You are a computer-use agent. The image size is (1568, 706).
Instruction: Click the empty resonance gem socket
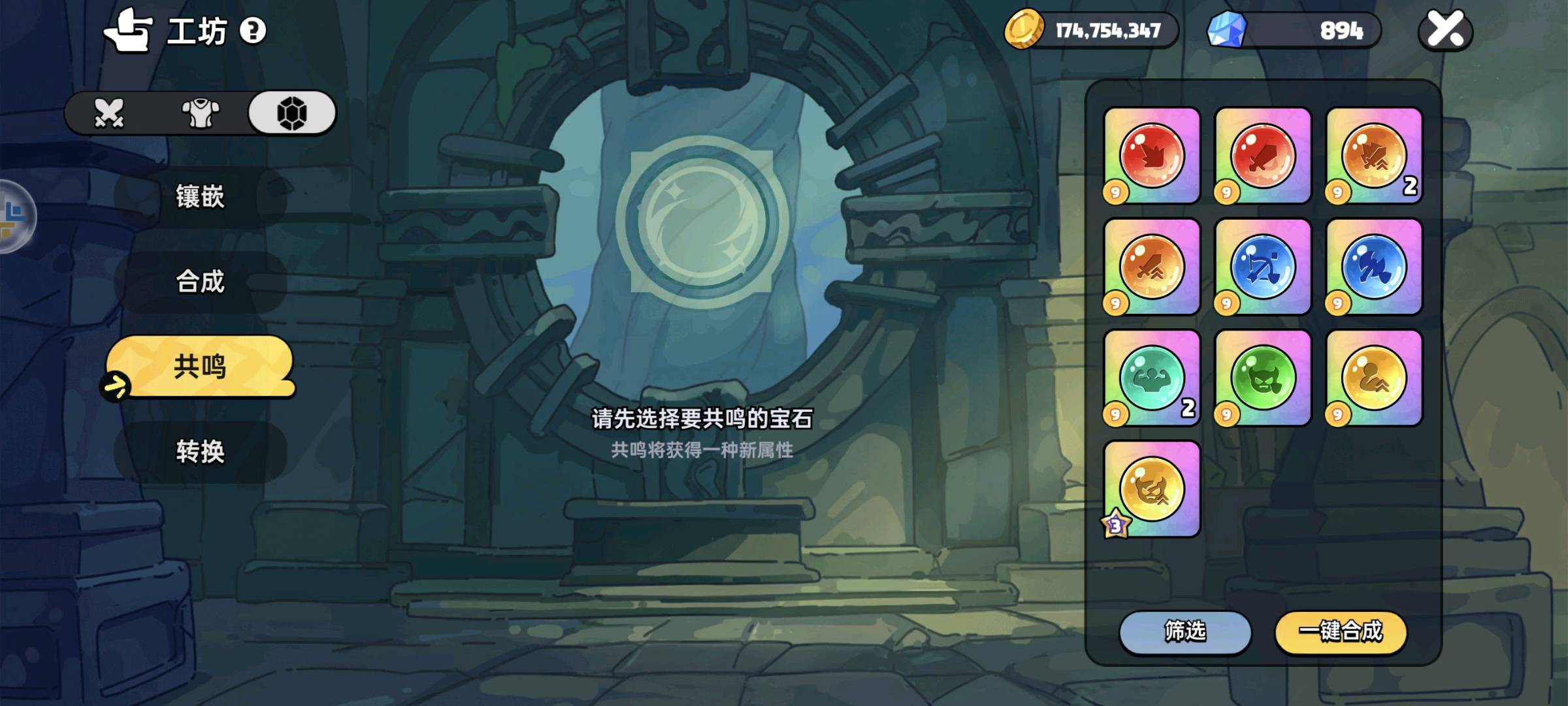coord(702,221)
